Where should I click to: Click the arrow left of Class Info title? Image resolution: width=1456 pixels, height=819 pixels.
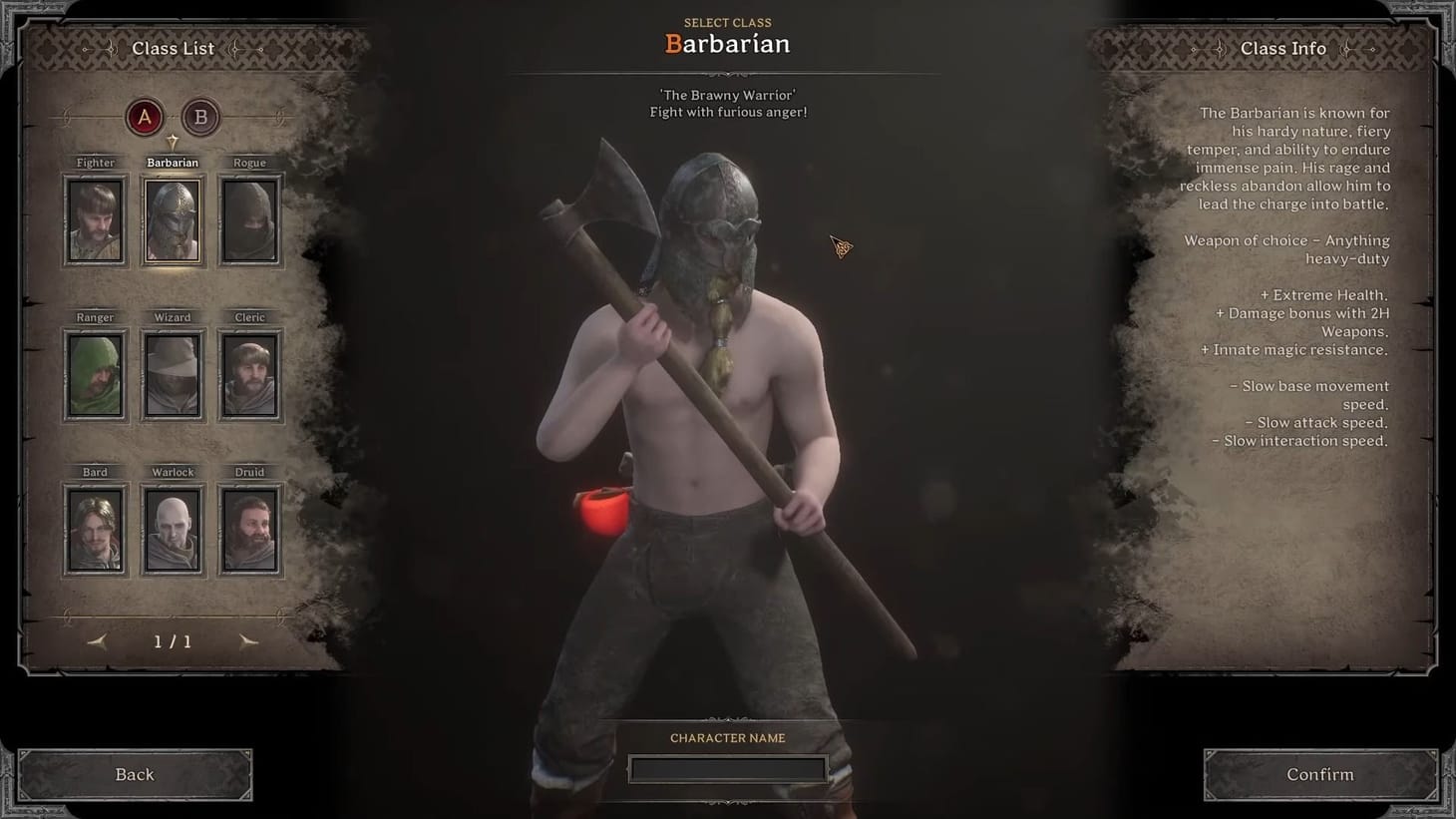pyautogui.click(x=1219, y=48)
